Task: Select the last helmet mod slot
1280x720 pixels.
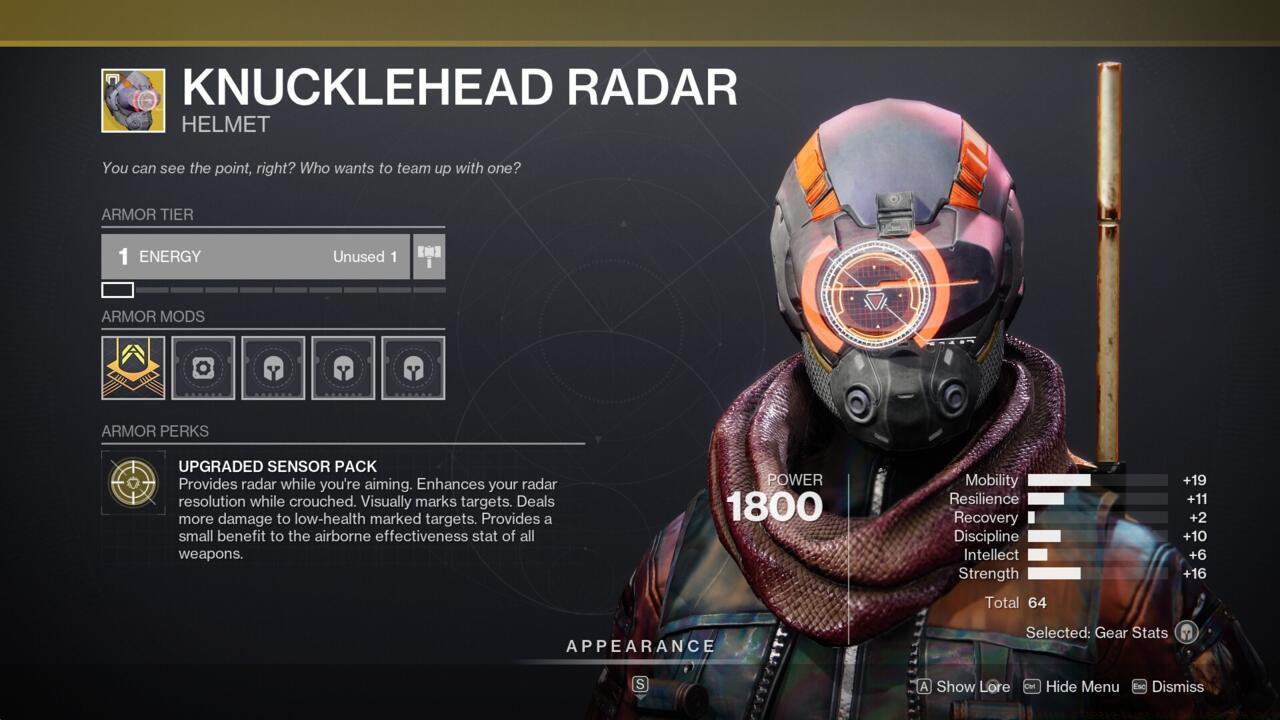Action: tap(413, 368)
